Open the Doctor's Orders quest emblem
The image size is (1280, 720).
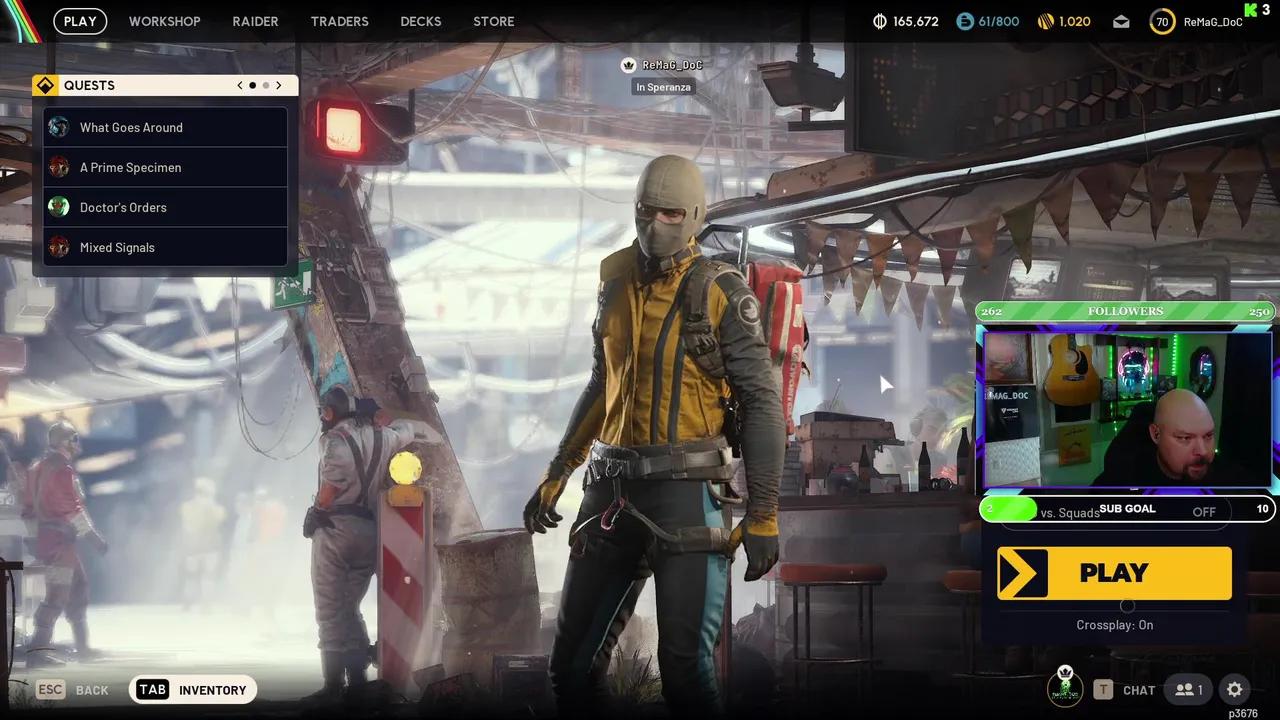pos(58,207)
